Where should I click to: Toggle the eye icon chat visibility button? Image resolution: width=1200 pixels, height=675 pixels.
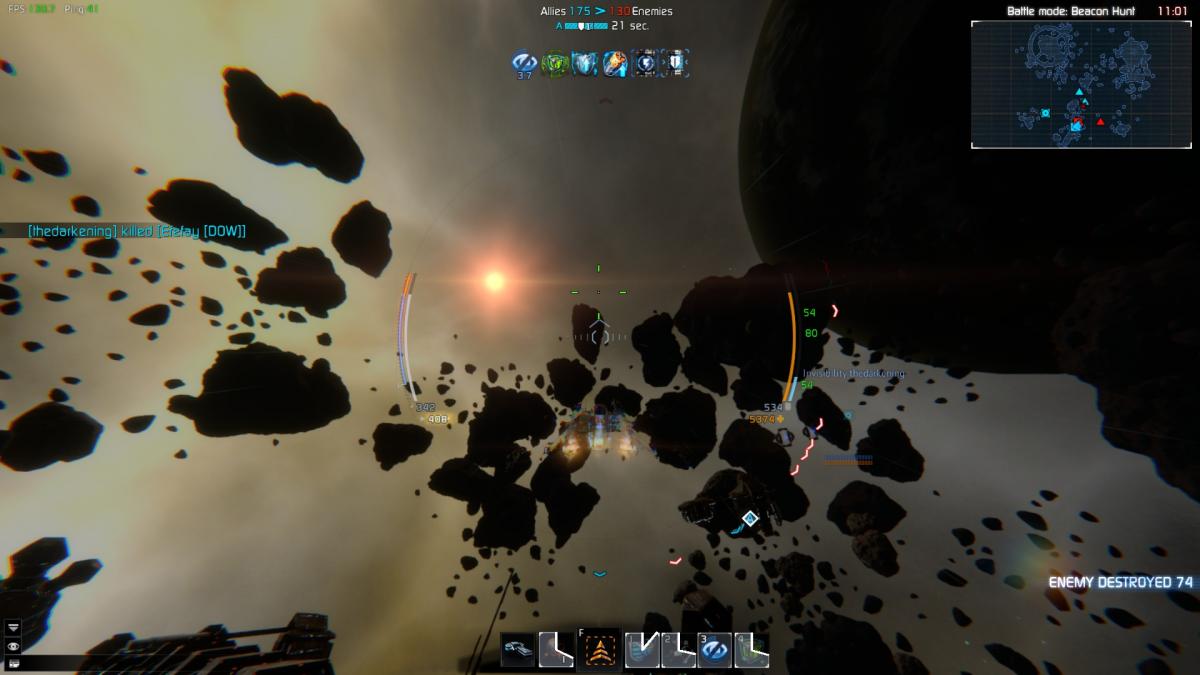pyautogui.click(x=13, y=646)
